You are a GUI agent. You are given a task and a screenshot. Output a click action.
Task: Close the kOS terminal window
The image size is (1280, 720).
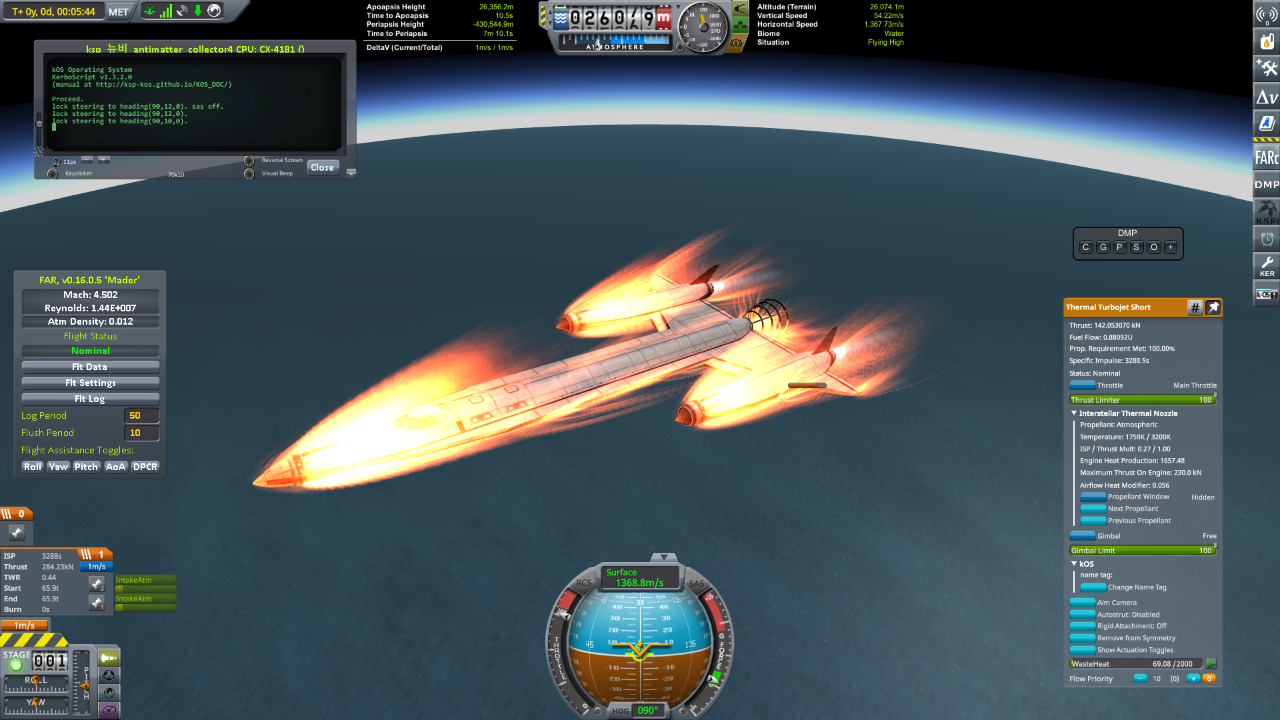pyautogui.click(x=322, y=167)
